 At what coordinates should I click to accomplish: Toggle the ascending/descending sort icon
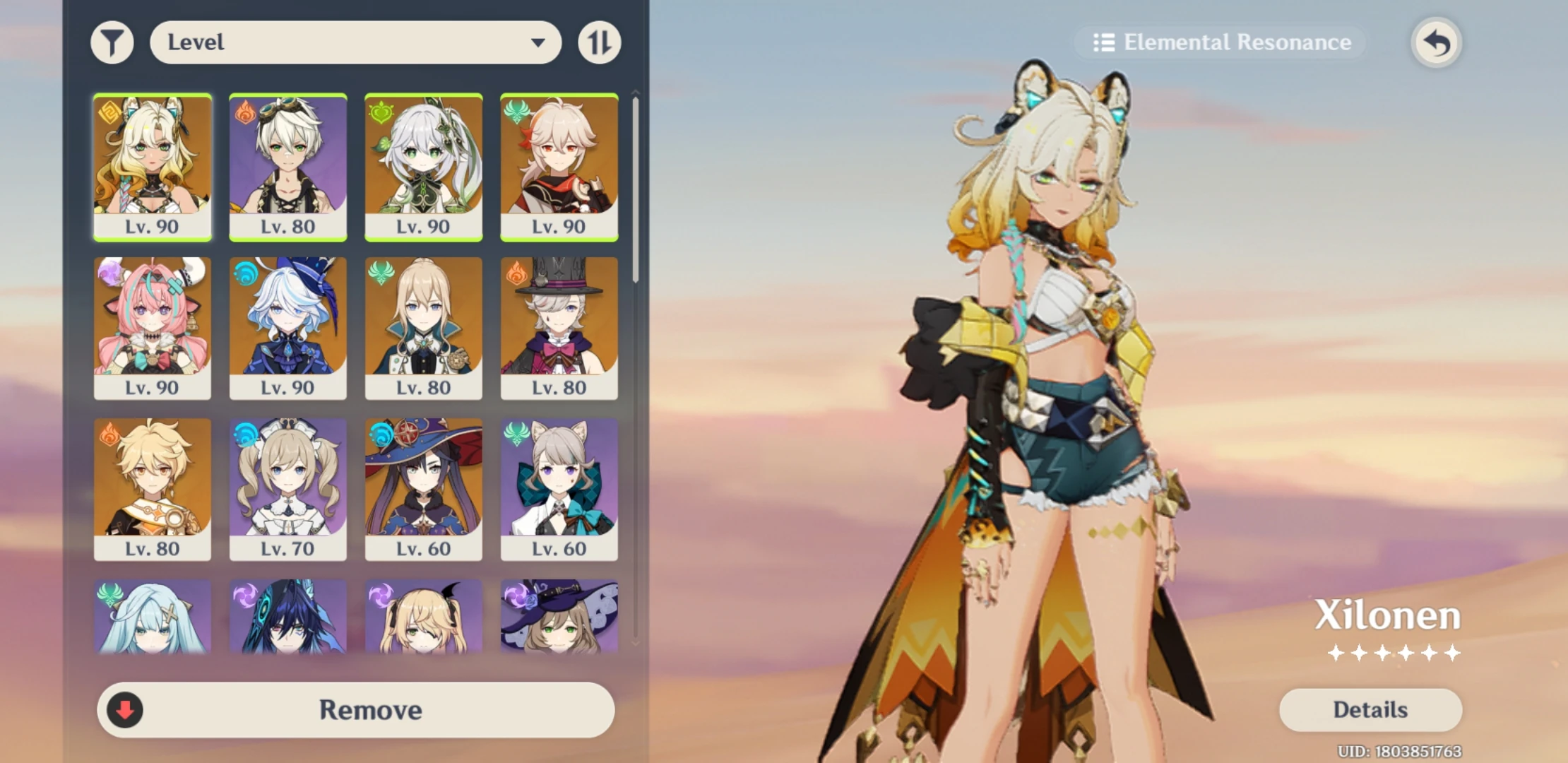(x=599, y=42)
